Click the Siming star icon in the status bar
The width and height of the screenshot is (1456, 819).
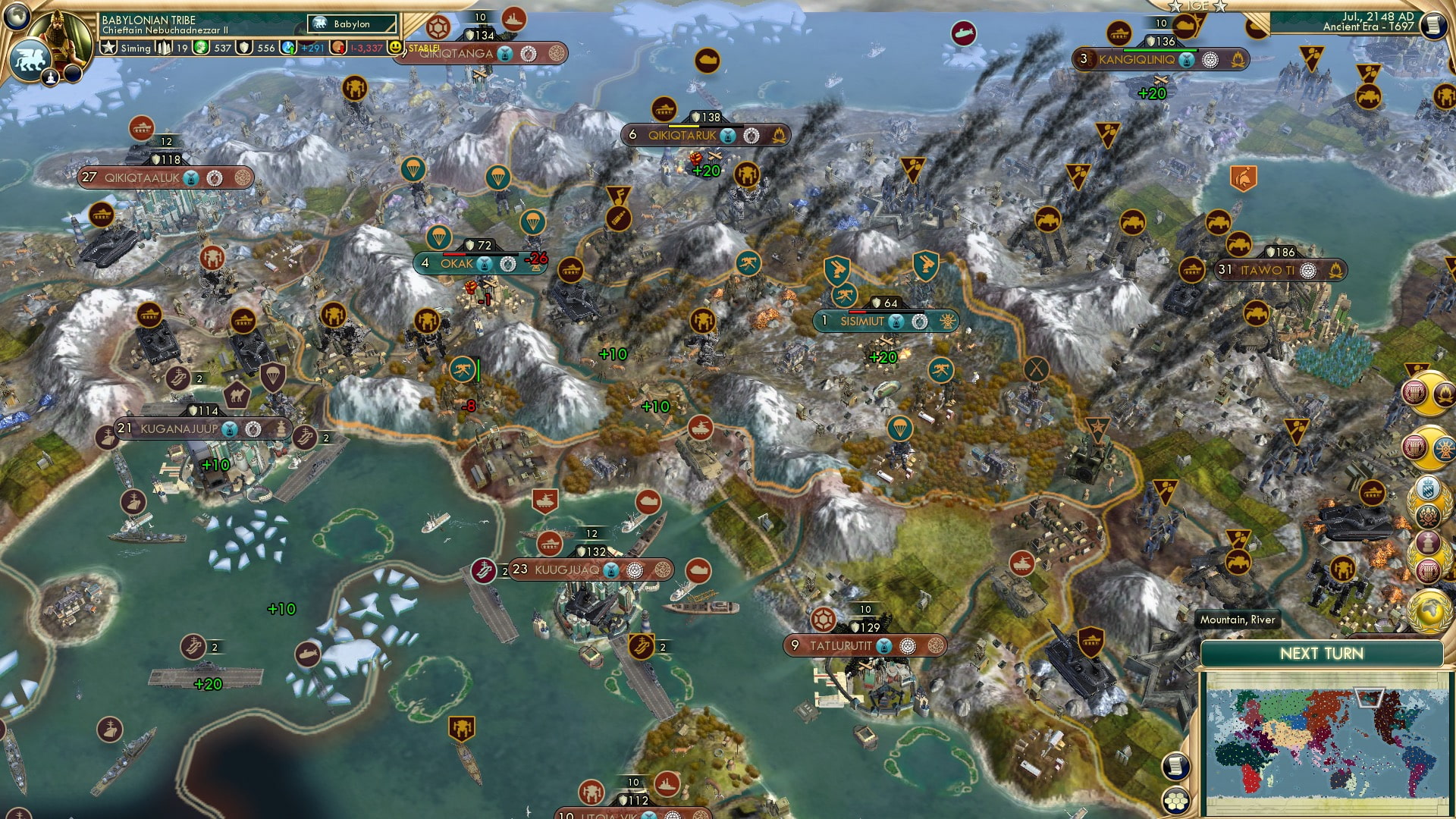(107, 49)
